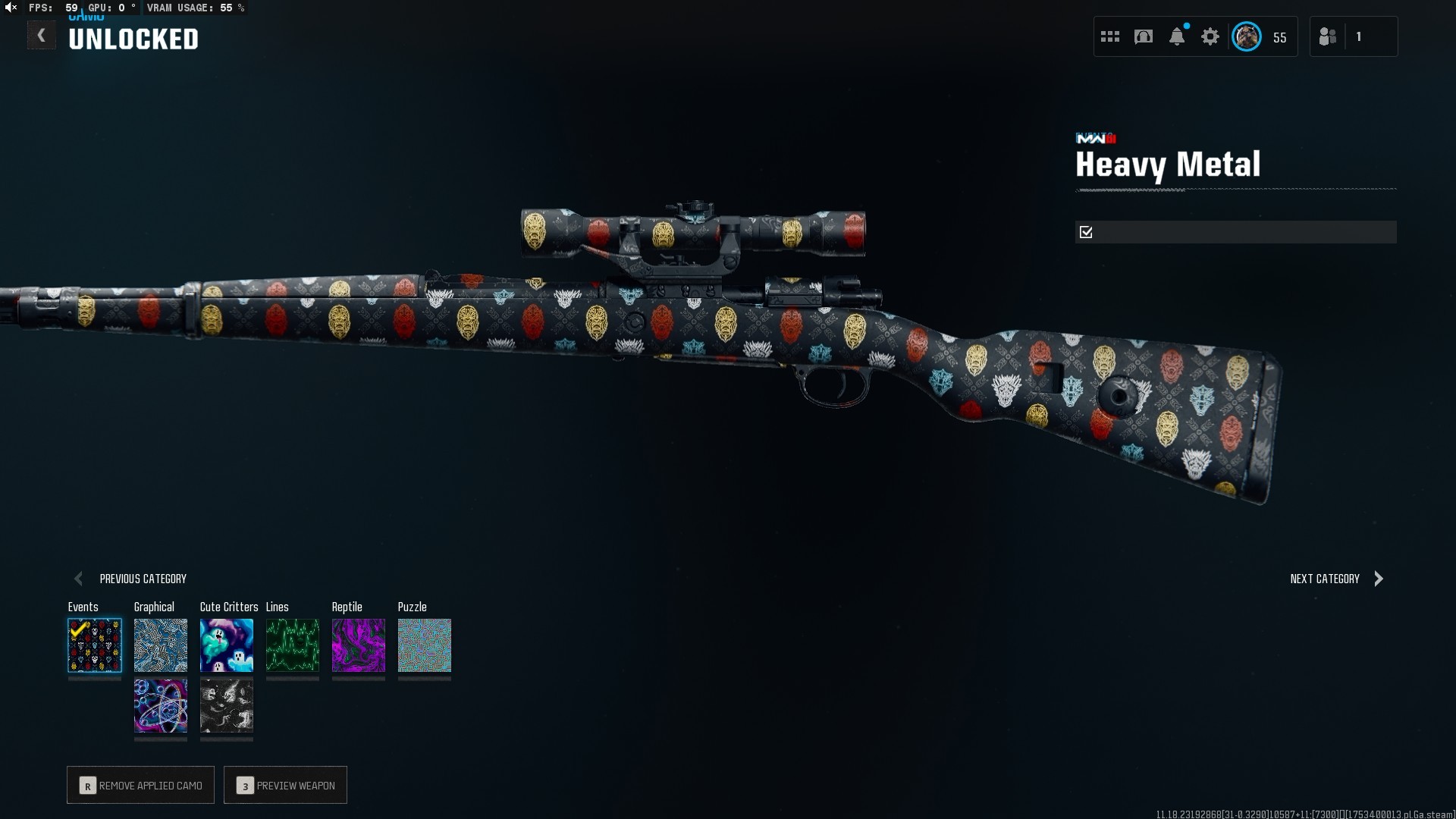Select the Cute Critters ghost camo
Image resolution: width=1456 pixels, height=819 pixels.
coord(227,645)
